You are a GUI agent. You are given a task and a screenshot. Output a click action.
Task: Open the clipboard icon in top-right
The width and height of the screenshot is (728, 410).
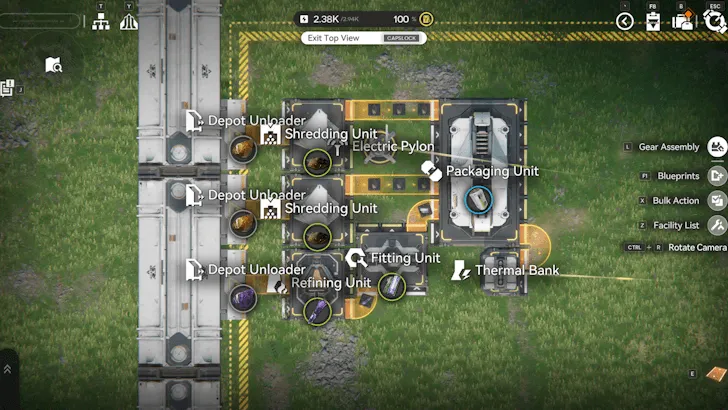pyautogui.click(x=653, y=21)
